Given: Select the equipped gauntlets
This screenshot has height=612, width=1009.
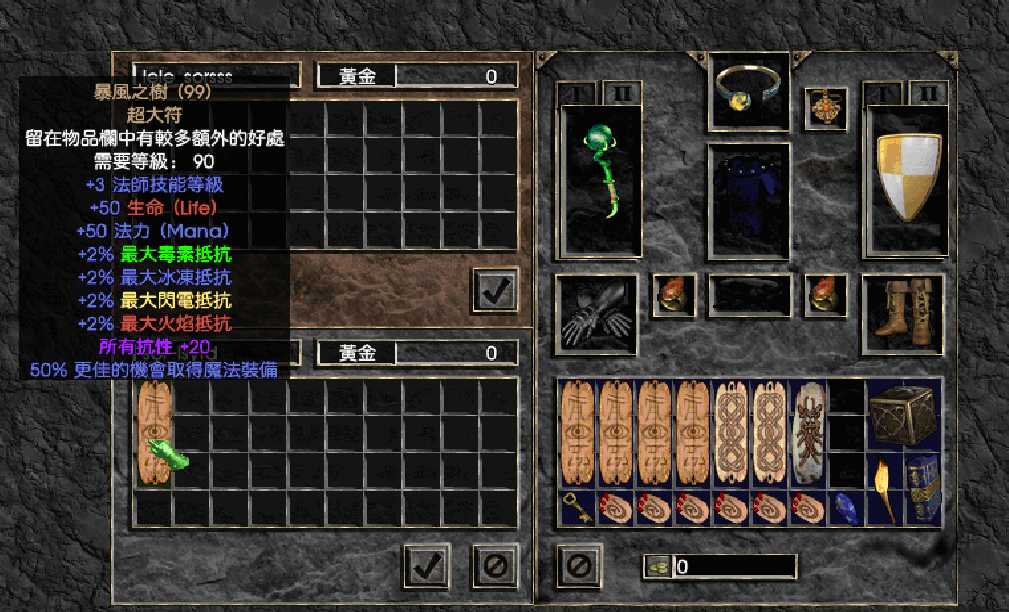Looking at the screenshot, I should point(598,315).
